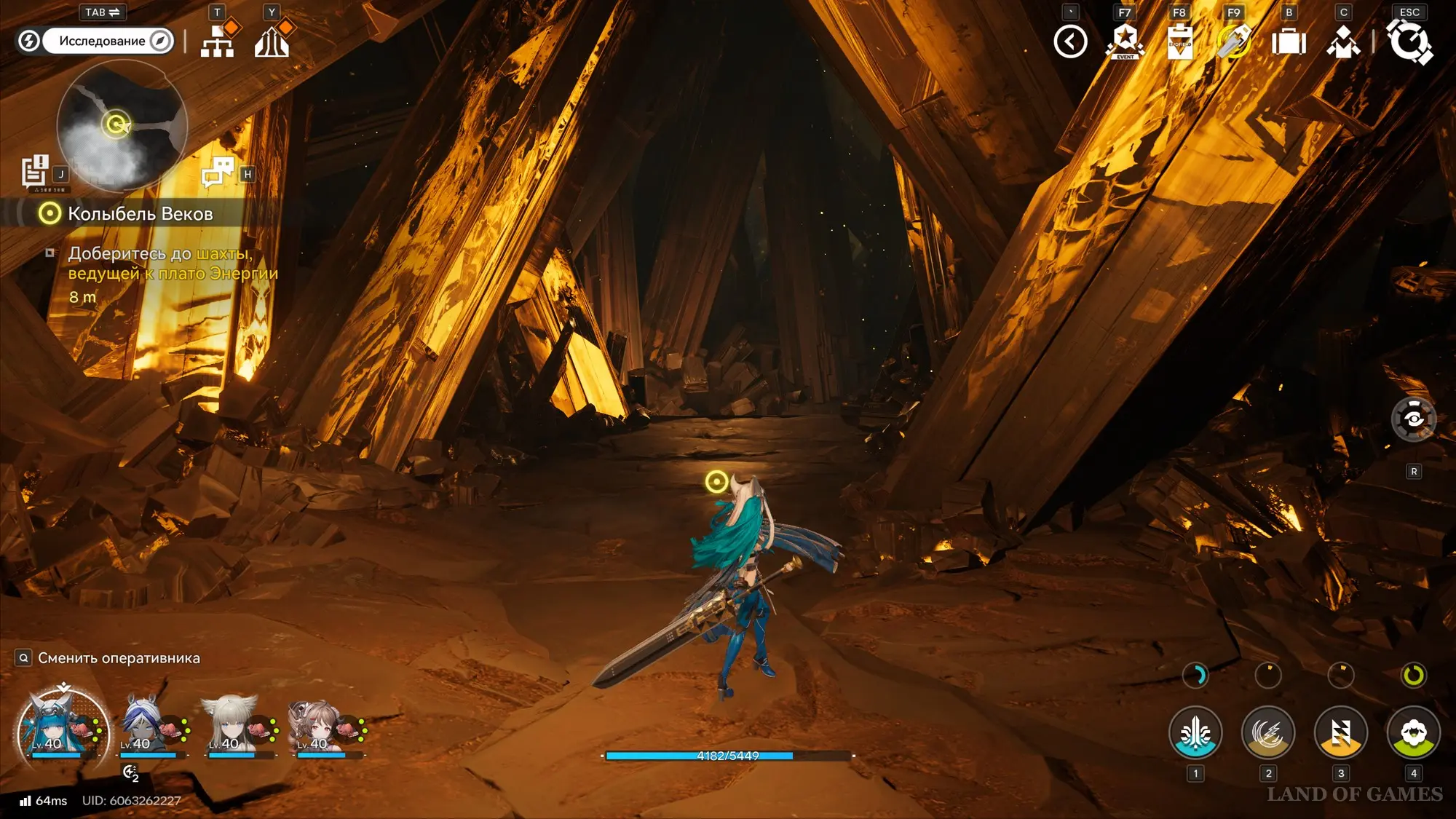Viewport: 1456px width, 819px height.
Task: Click the circled left-arrow collapse icon
Action: pos(1070,41)
